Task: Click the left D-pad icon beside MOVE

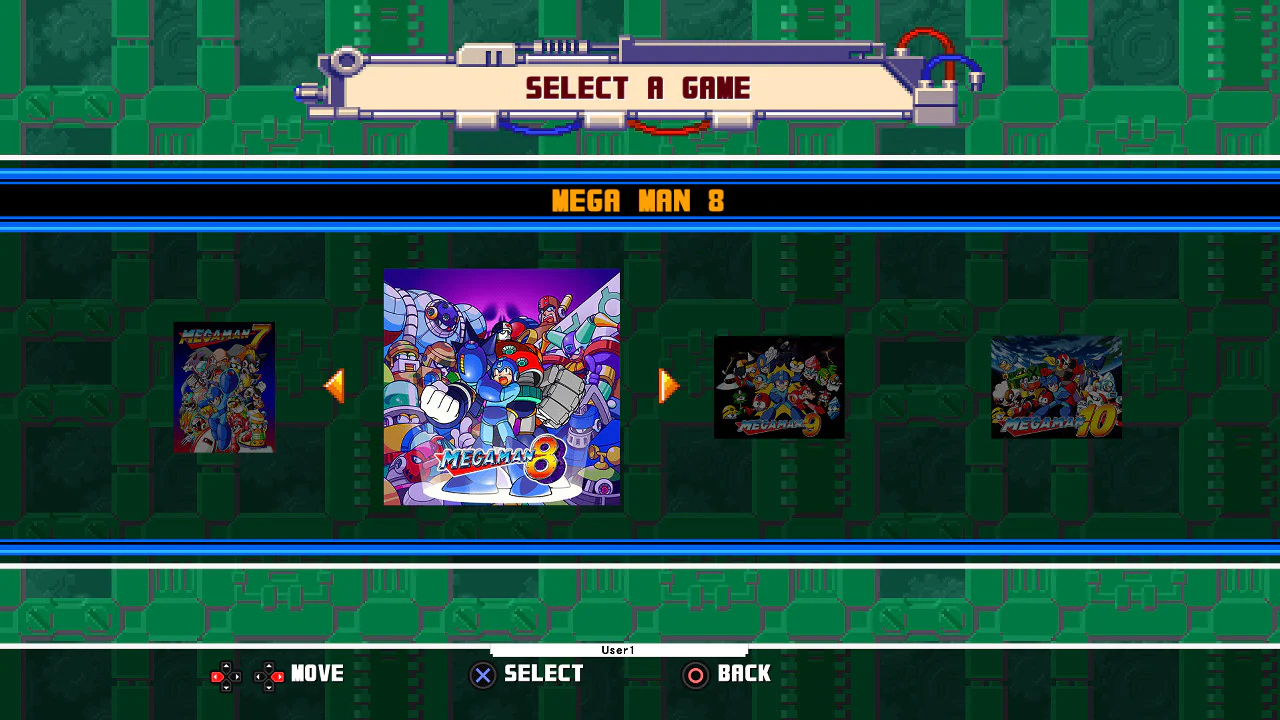Action: click(226, 675)
